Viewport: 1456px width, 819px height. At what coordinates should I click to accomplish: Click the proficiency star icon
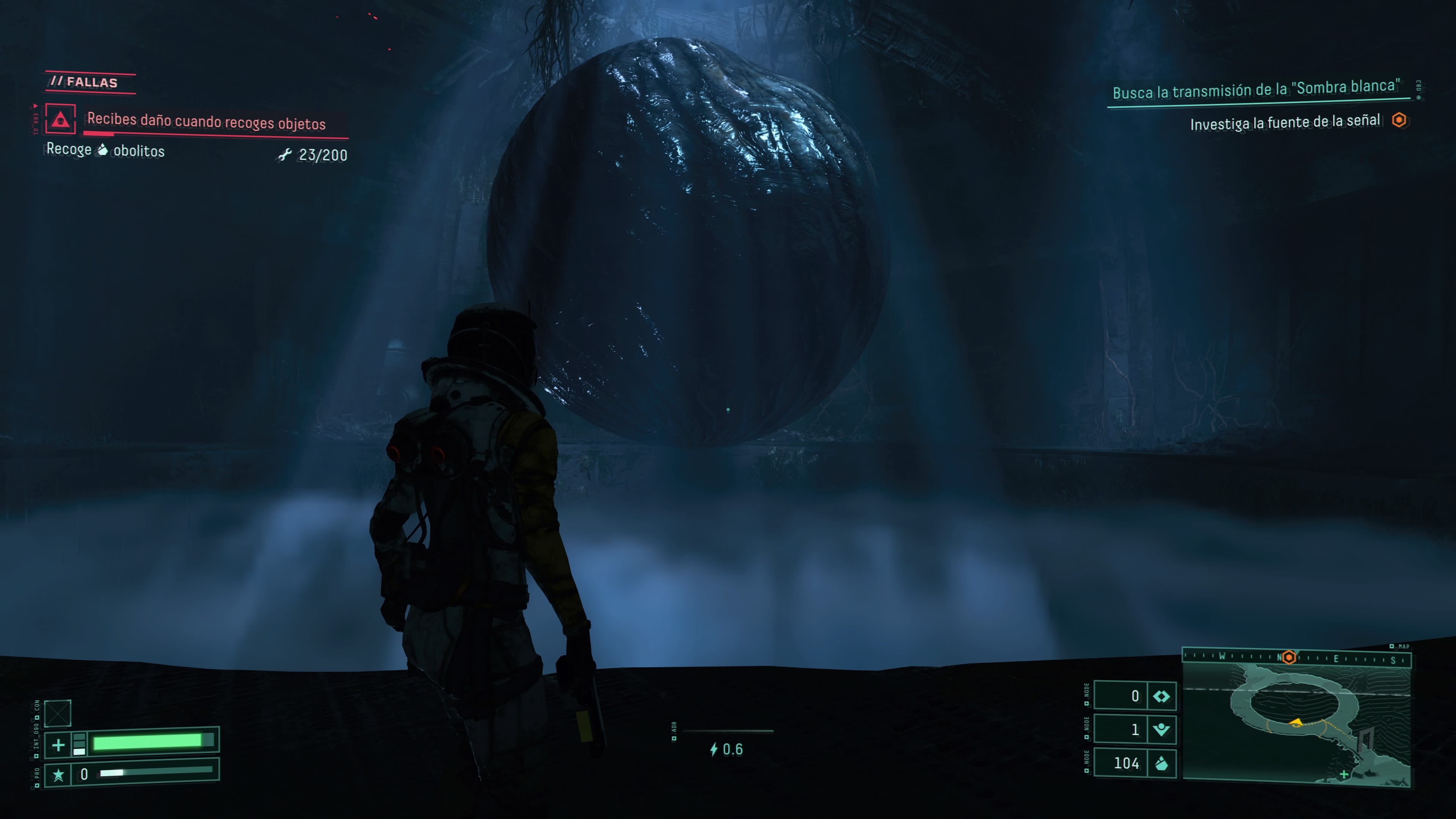click(58, 774)
